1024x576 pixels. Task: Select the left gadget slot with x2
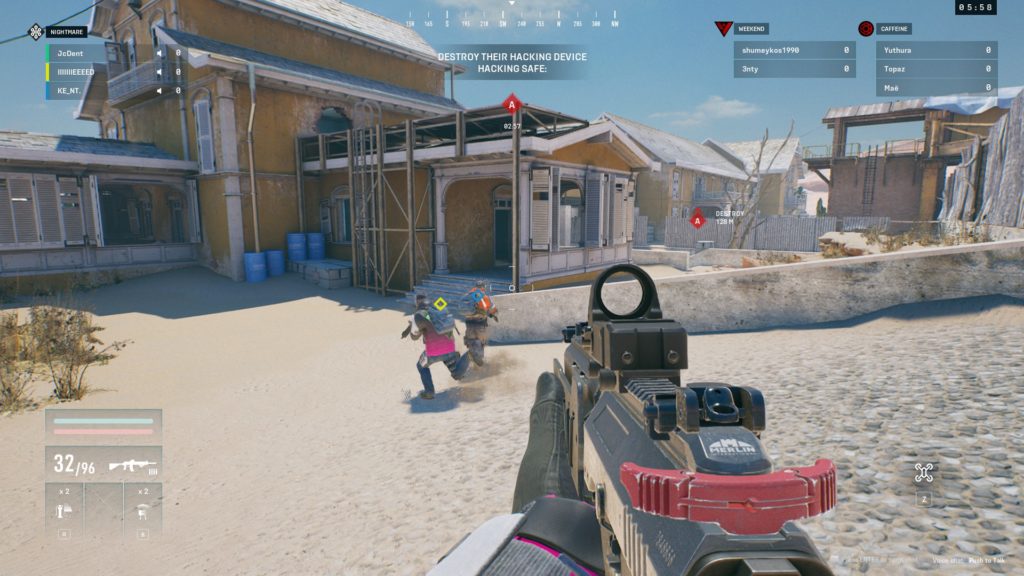click(64, 508)
